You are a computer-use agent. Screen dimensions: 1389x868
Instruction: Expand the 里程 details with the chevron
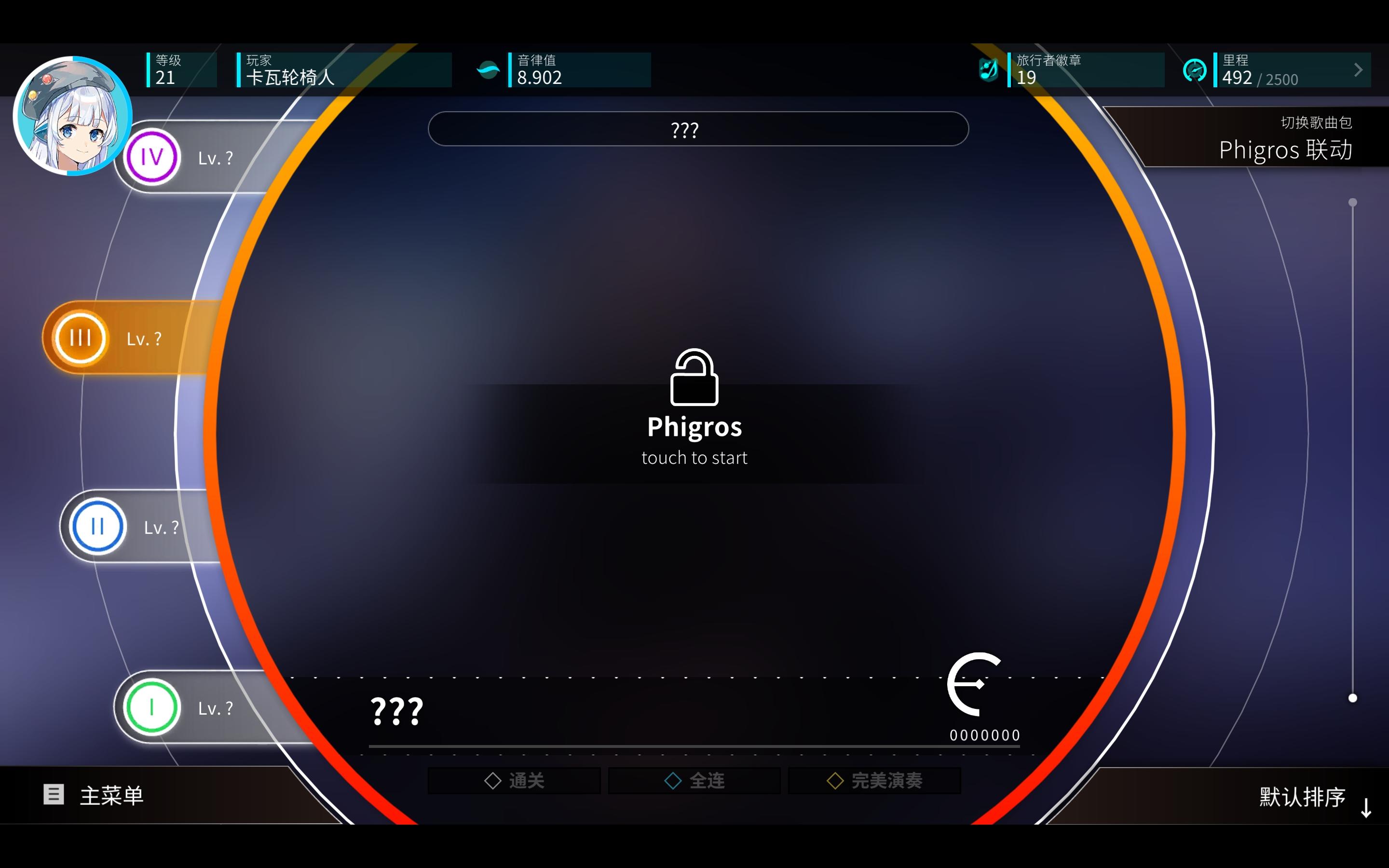pos(1358,69)
